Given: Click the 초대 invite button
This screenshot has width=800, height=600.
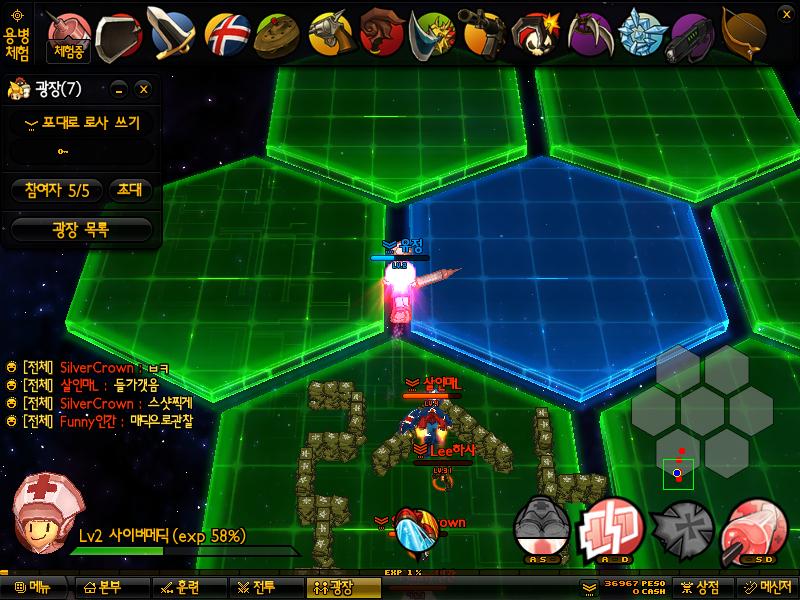Looking at the screenshot, I should click(129, 190).
